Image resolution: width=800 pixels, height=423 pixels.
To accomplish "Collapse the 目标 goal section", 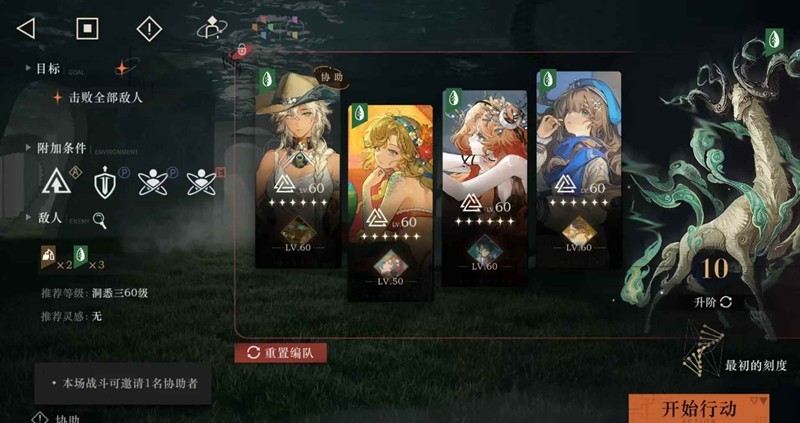I will point(28,69).
